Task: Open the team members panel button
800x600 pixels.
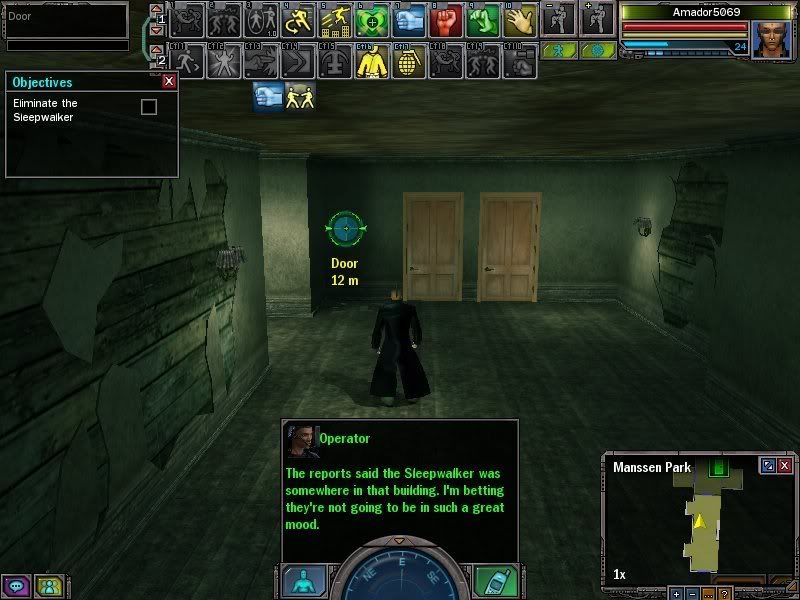Action: [47, 586]
